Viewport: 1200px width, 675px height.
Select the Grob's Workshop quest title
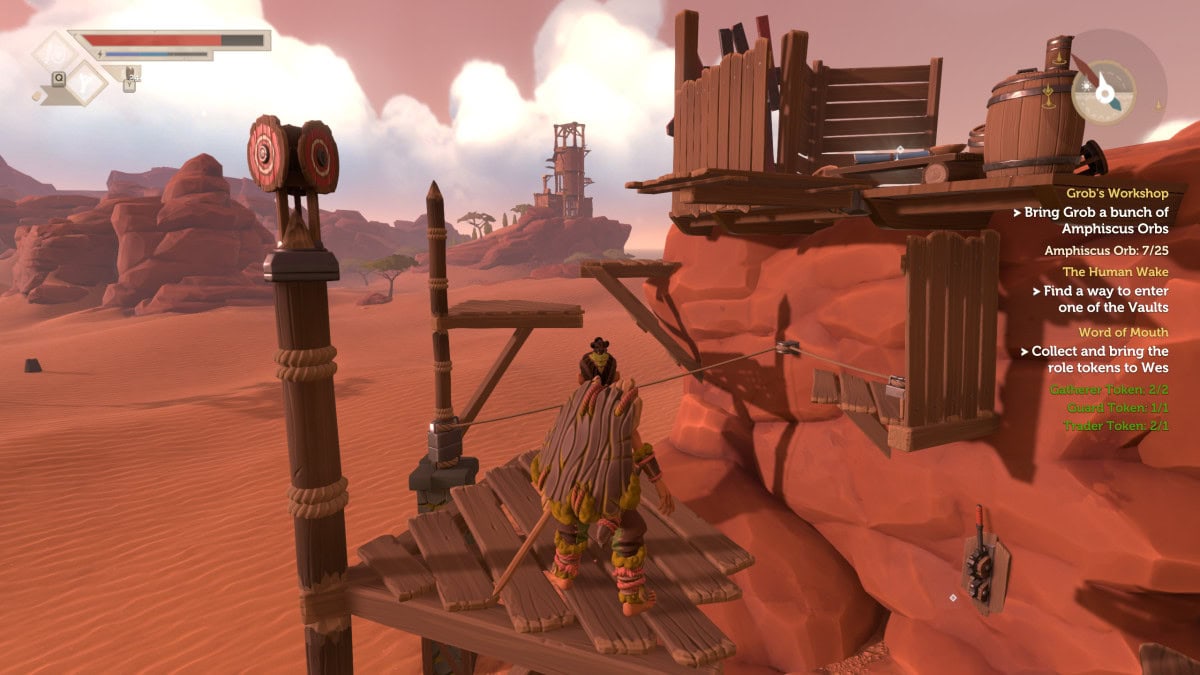(x=1117, y=192)
